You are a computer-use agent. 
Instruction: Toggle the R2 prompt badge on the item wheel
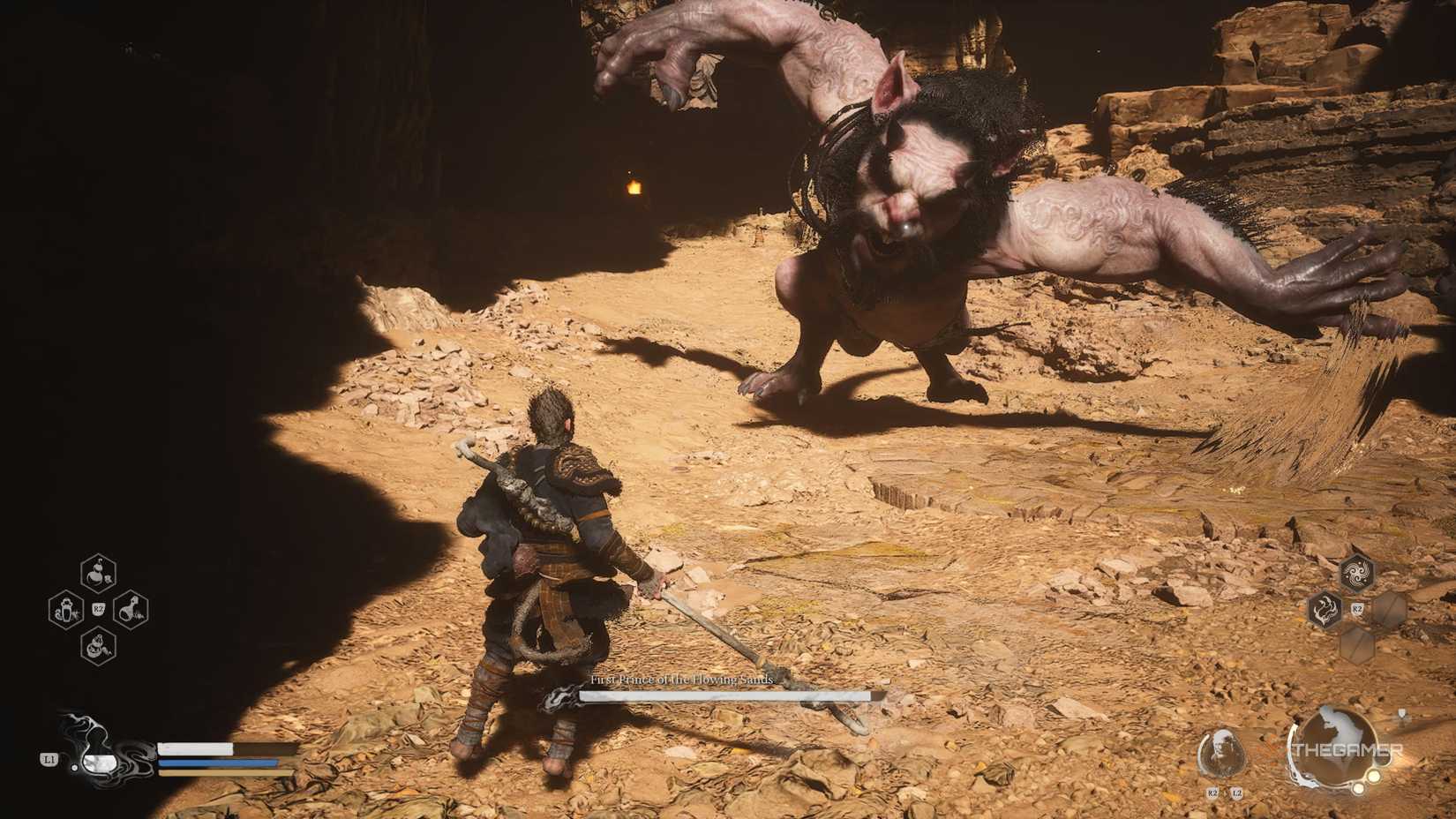click(x=99, y=608)
